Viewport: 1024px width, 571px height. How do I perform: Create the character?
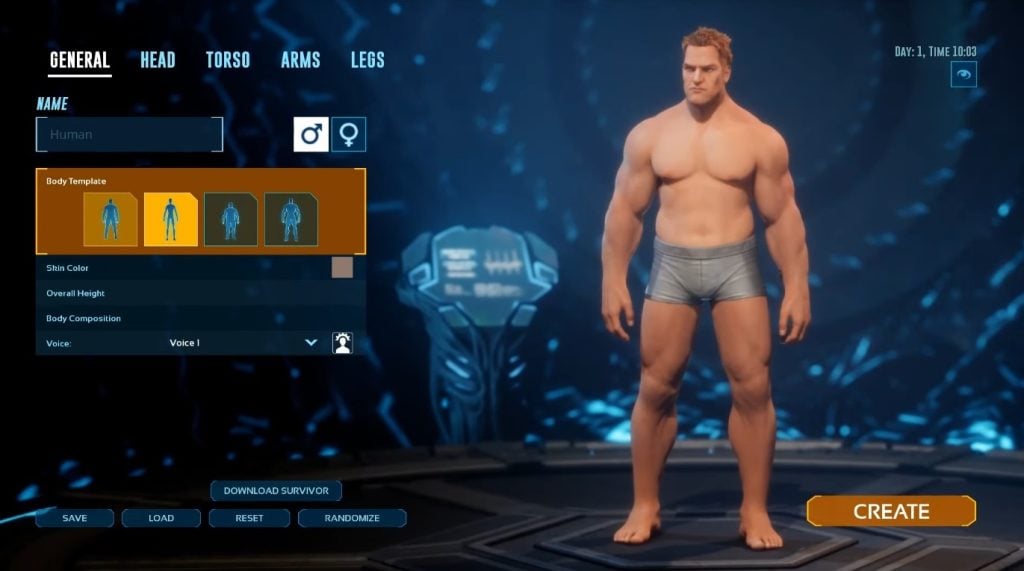890,511
